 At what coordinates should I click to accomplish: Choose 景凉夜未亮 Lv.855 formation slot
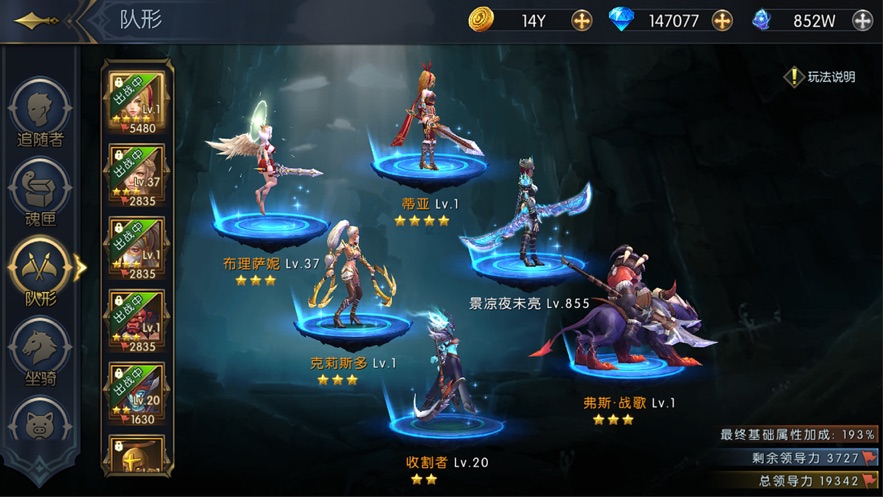(527, 225)
